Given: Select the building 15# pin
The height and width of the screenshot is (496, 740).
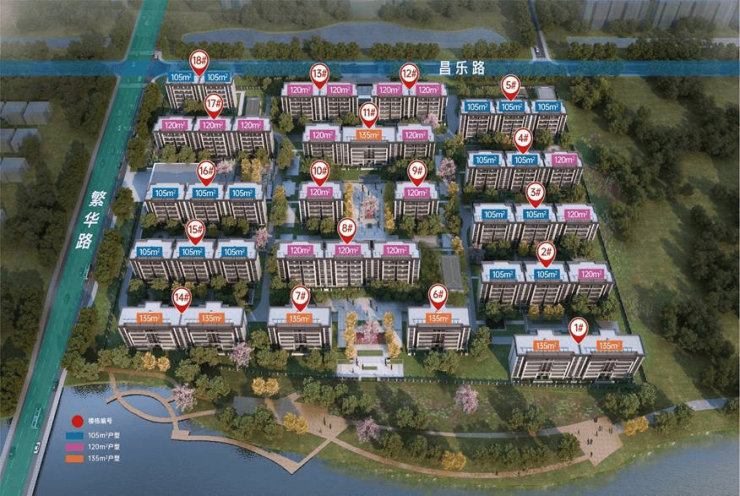Looking at the screenshot, I should coord(196,229).
